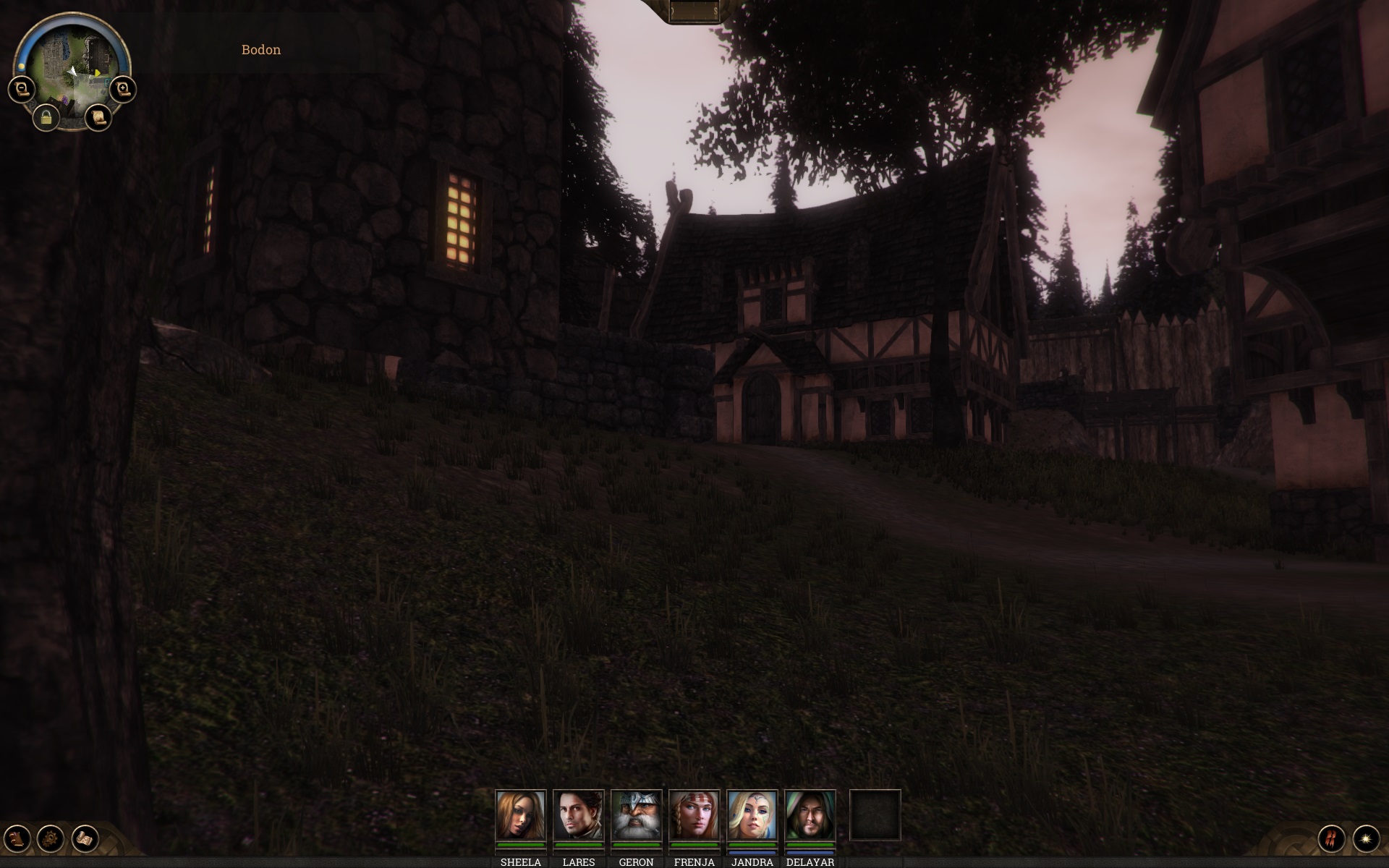Select Delayar's hooded portrait

[810, 815]
